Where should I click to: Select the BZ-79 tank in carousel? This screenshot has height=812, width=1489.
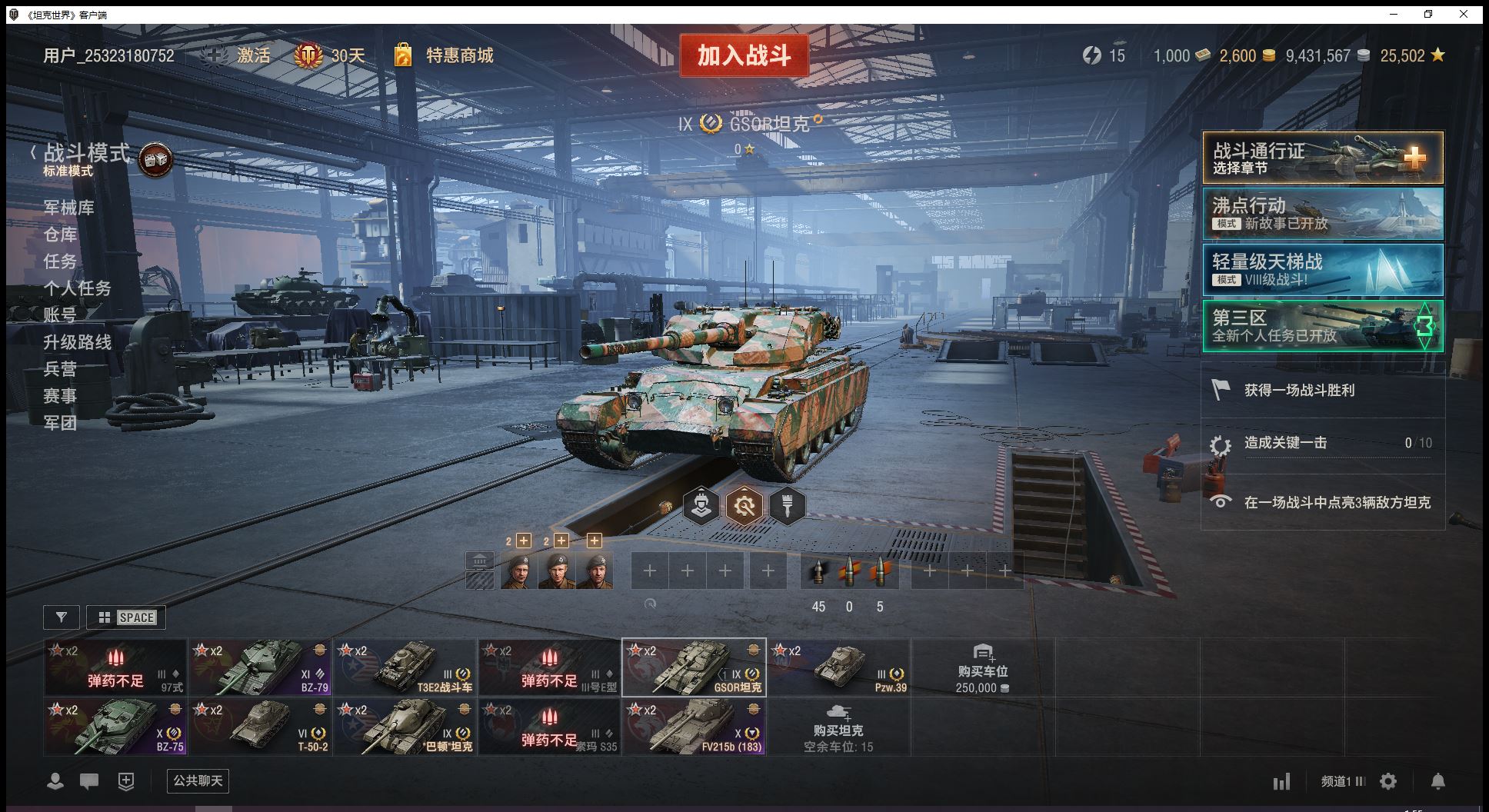(x=261, y=667)
